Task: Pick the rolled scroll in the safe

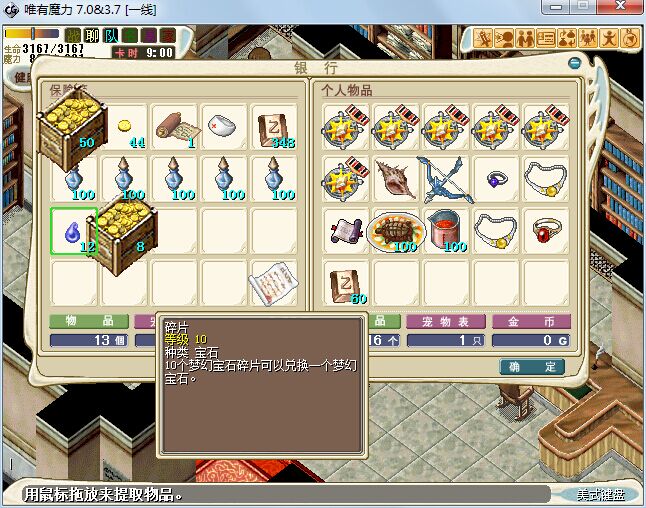Action: click(175, 127)
